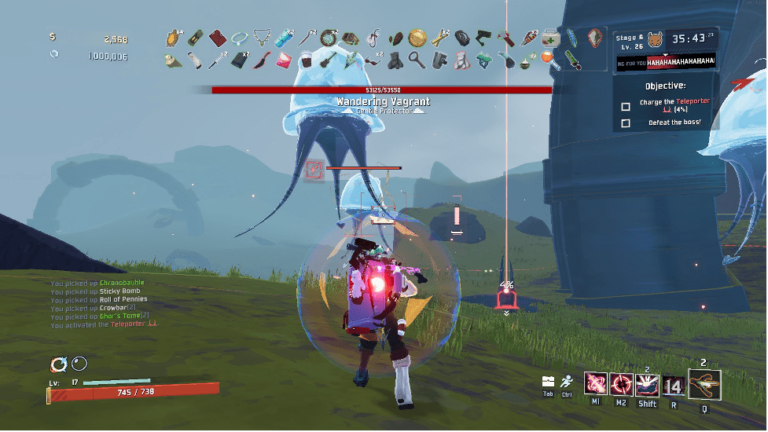This screenshot has width=768, height=432.
Task: Click the blue Hopoo Feather item
Action: click(572, 38)
